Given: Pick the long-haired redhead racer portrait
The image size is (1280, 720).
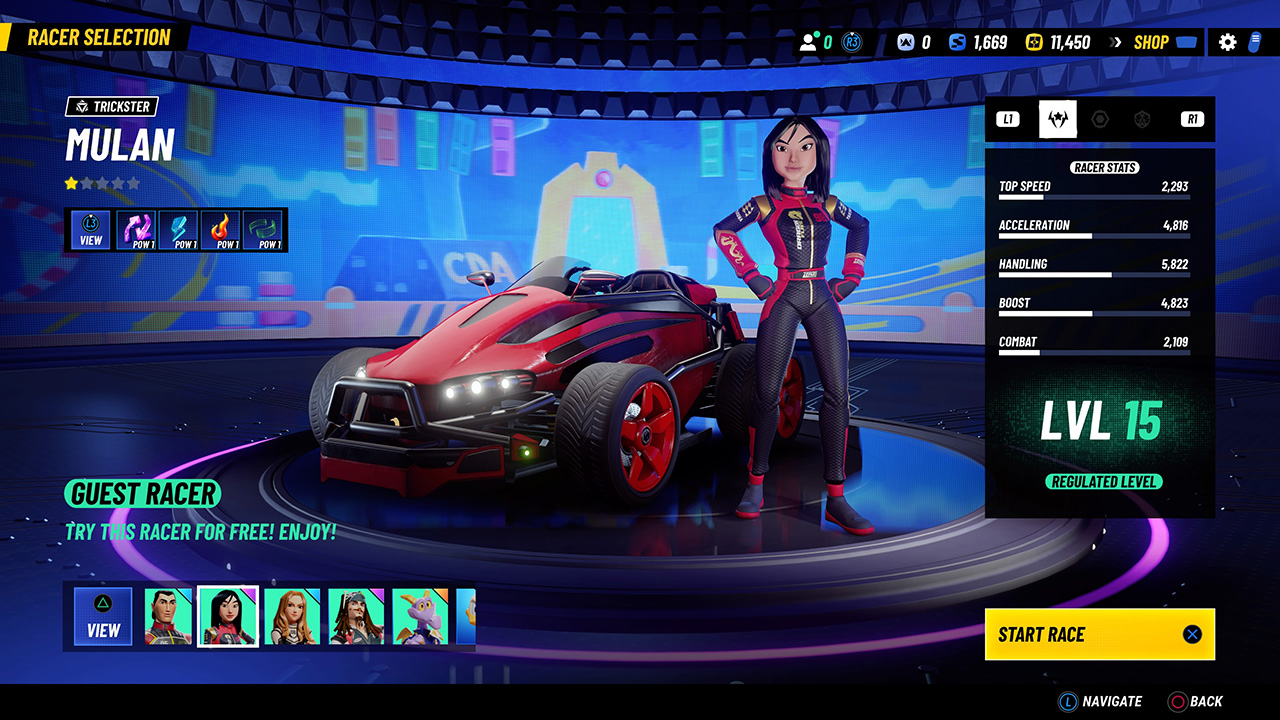Looking at the screenshot, I should (x=292, y=616).
